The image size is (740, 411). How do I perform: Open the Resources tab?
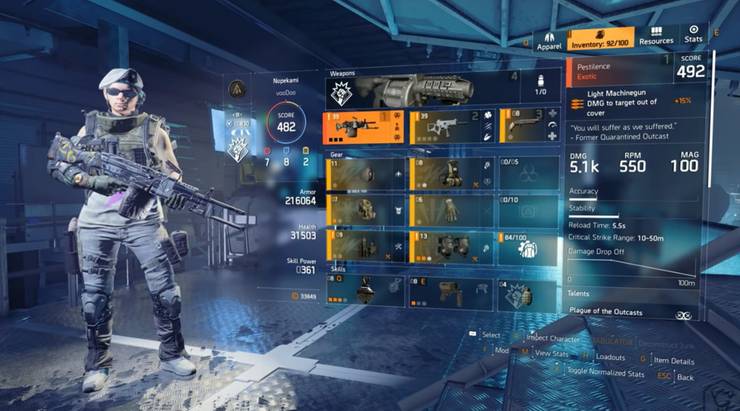656,35
